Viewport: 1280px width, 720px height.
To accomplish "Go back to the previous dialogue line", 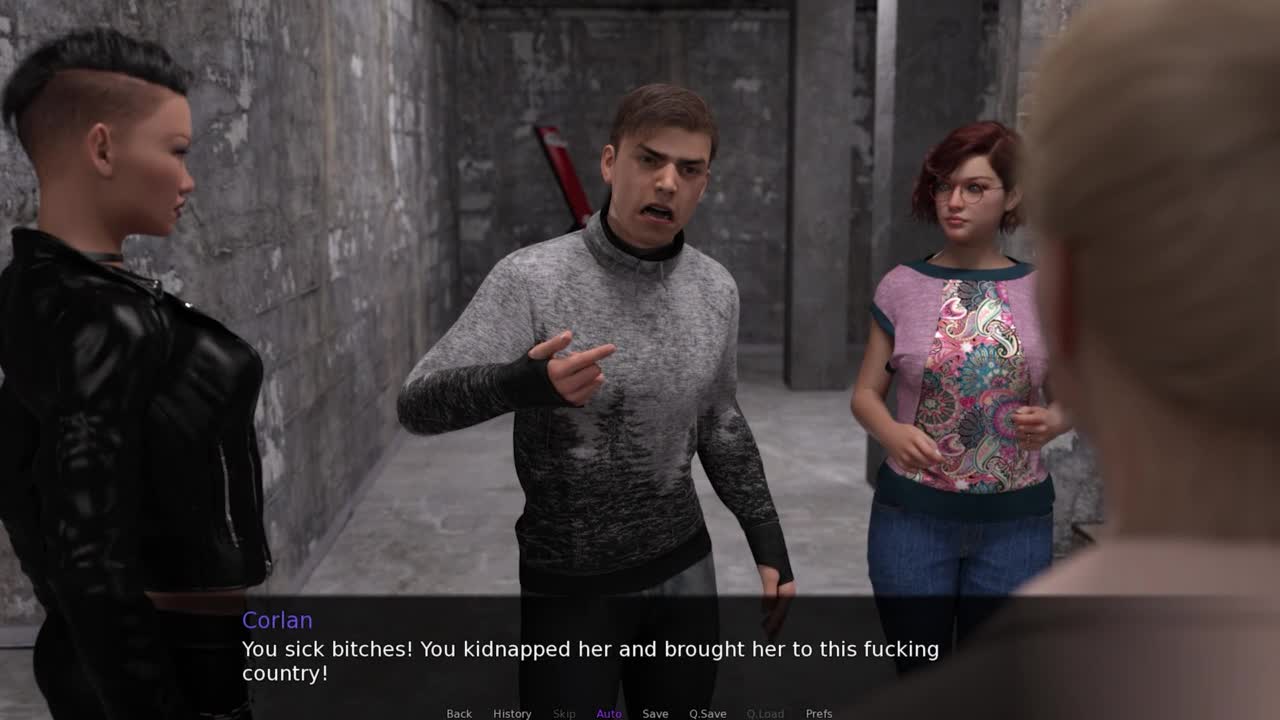I will coord(459,713).
